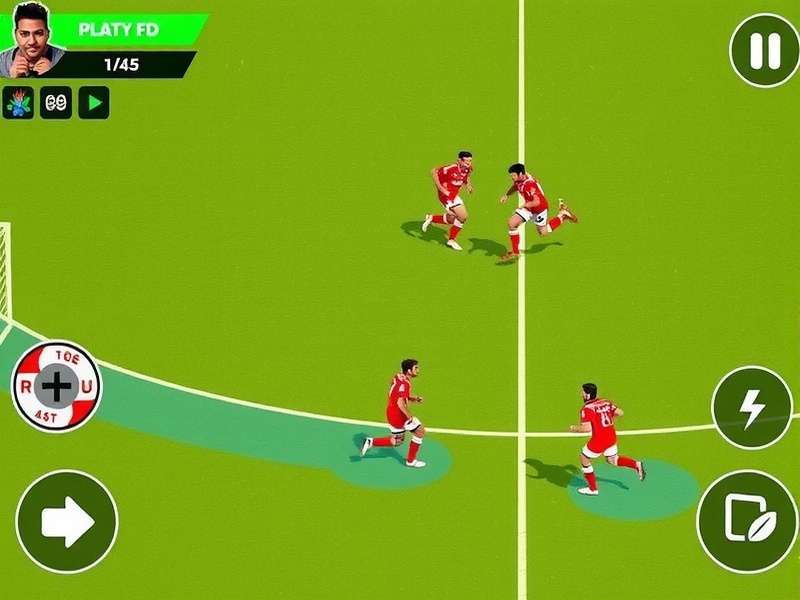Tap the lightning bolt sprint button
Viewport: 800px width, 600px height.
pyautogui.click(x=752, y=407)
